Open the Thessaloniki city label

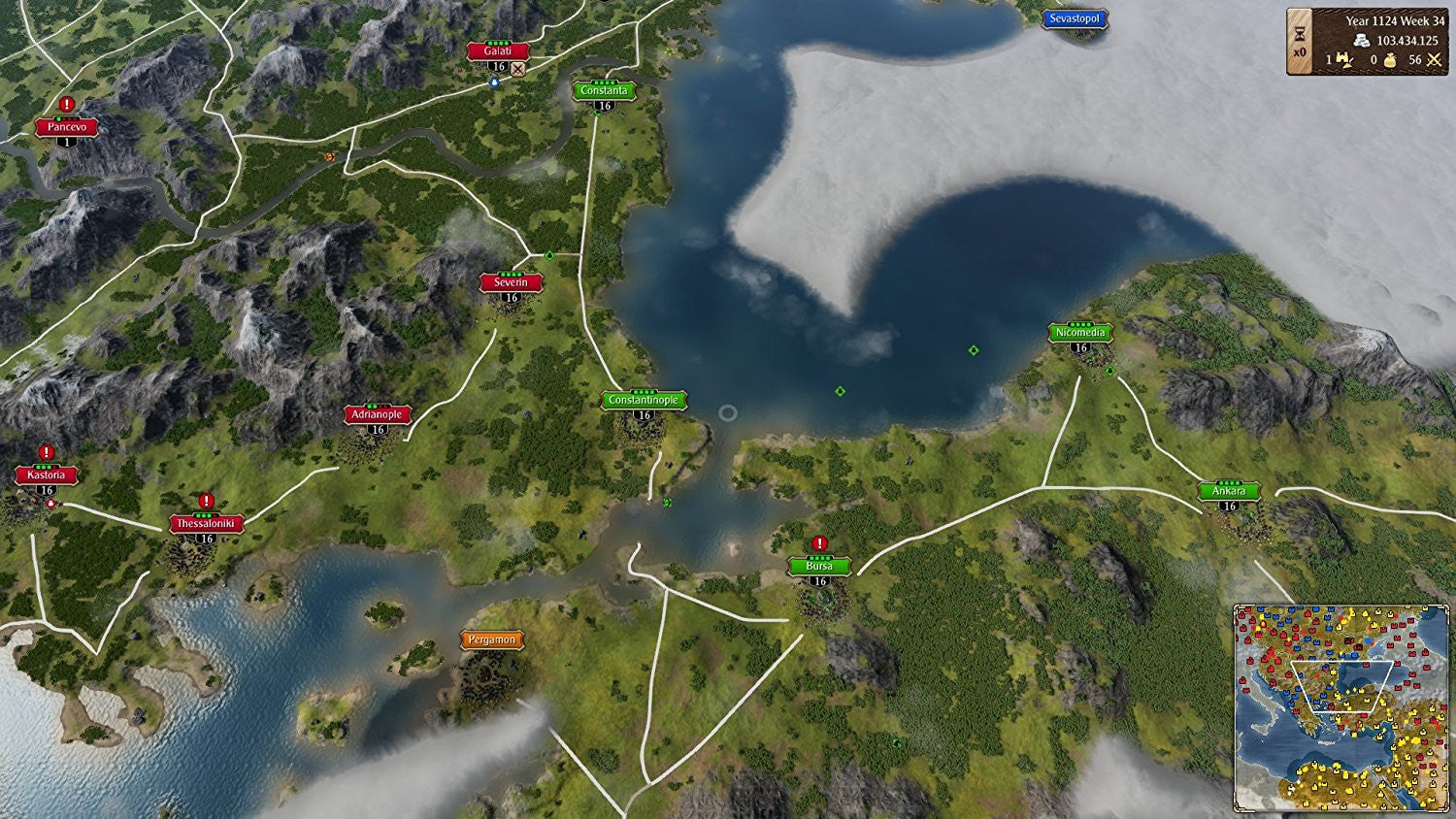[x=206, y=523]
